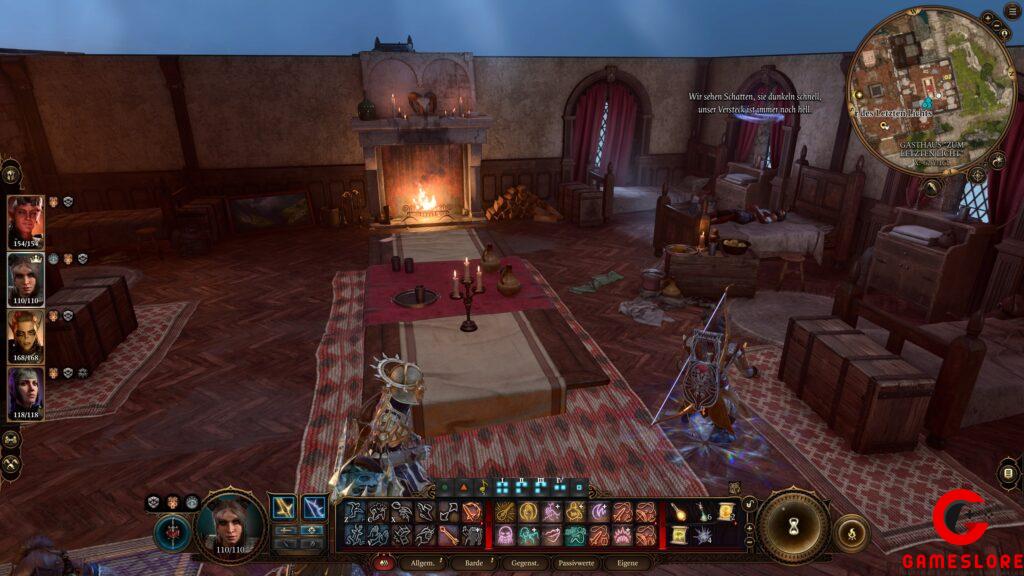Image resolution: width=1024 pixels, height=576 pixels.
Task: Click the active character portrait in hotbar
Action: click(229, 522)
